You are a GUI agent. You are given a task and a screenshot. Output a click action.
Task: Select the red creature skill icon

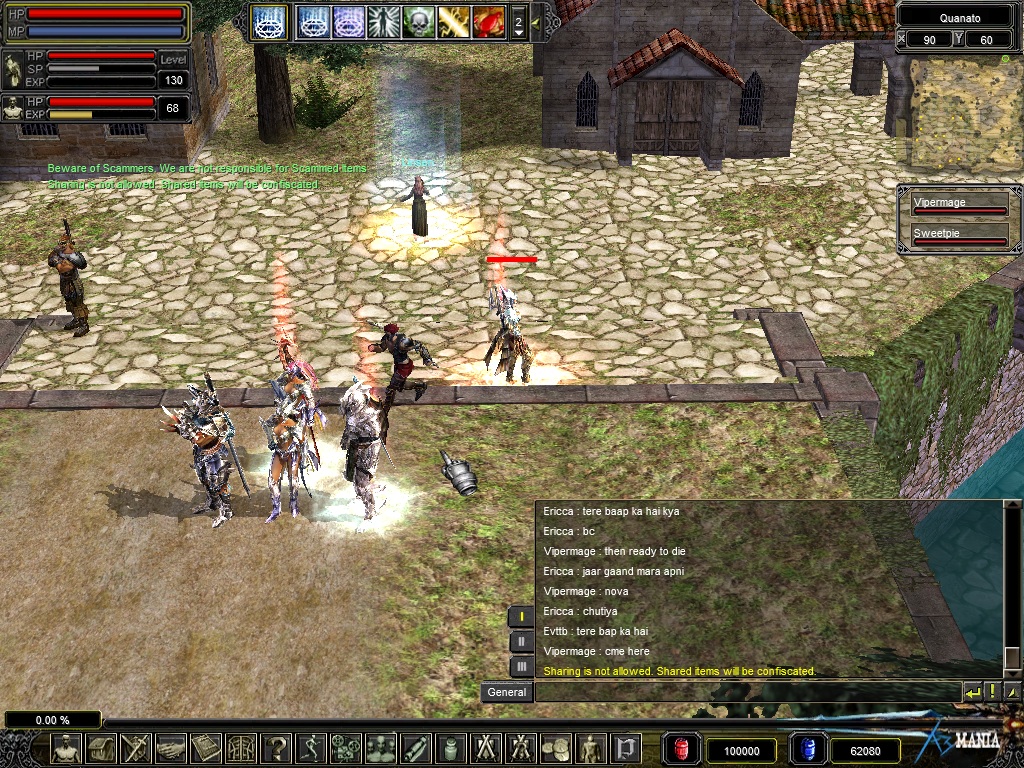pyautogui.click(x=488, y=22)
